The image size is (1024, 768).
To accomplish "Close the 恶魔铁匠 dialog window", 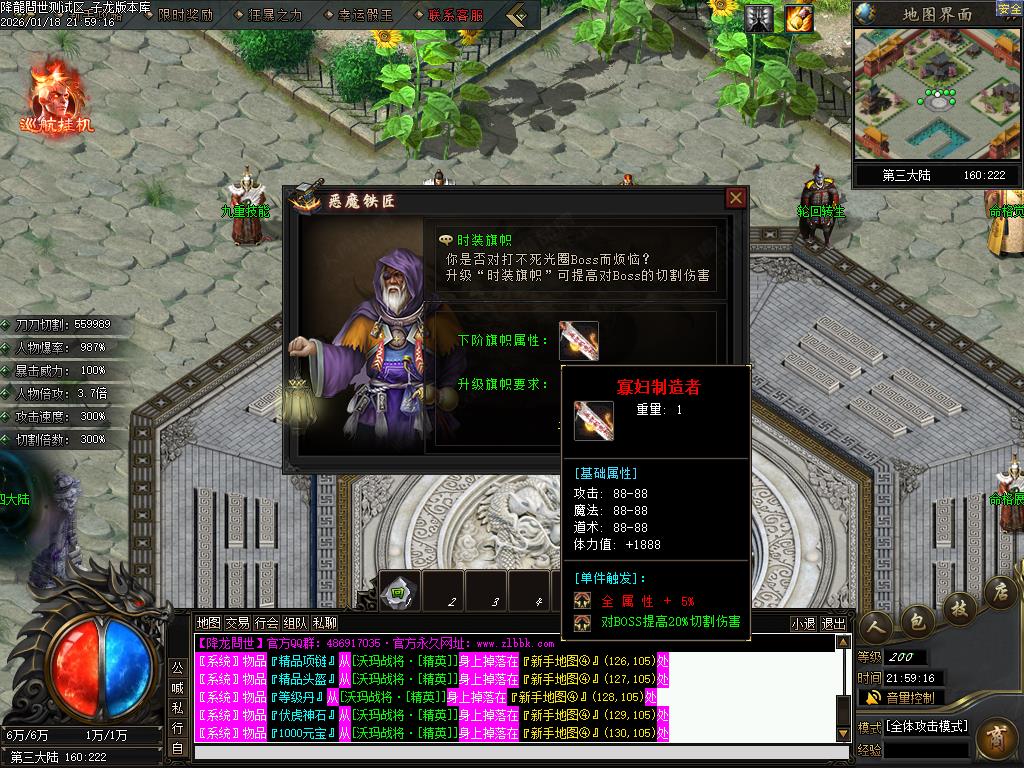I will pyautogui.click(x=736, y=198).
